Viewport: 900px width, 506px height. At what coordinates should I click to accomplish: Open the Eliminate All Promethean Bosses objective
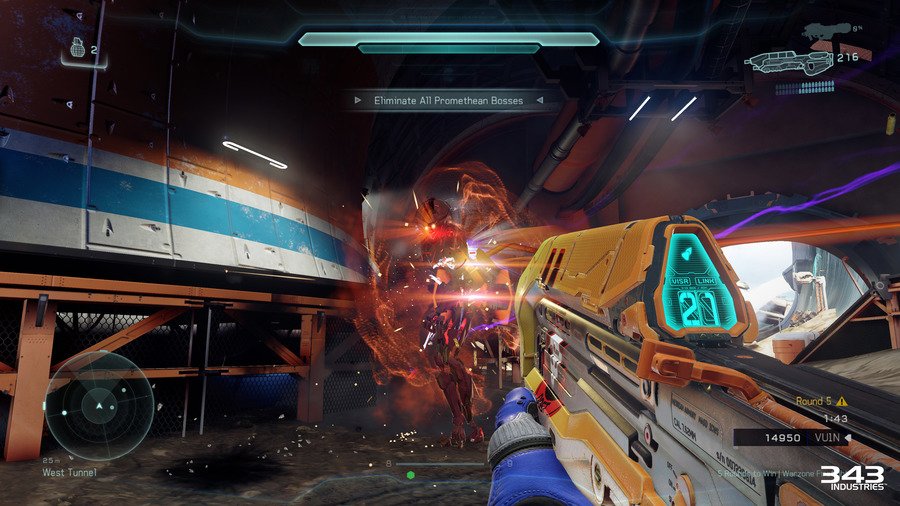pos(445,100)
